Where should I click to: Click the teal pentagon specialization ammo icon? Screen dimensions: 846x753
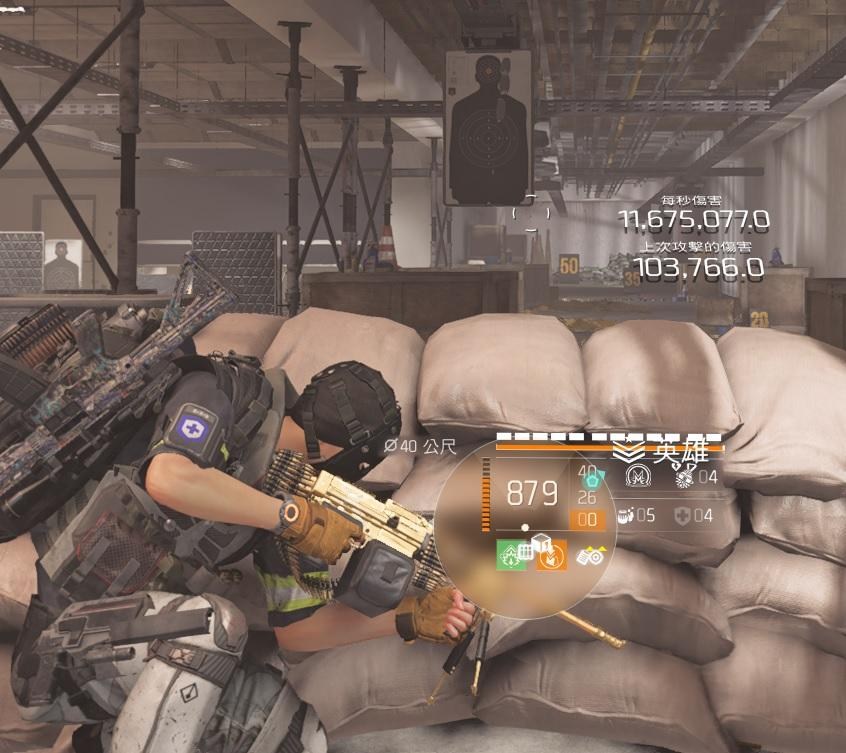click(x=589, y=482)
